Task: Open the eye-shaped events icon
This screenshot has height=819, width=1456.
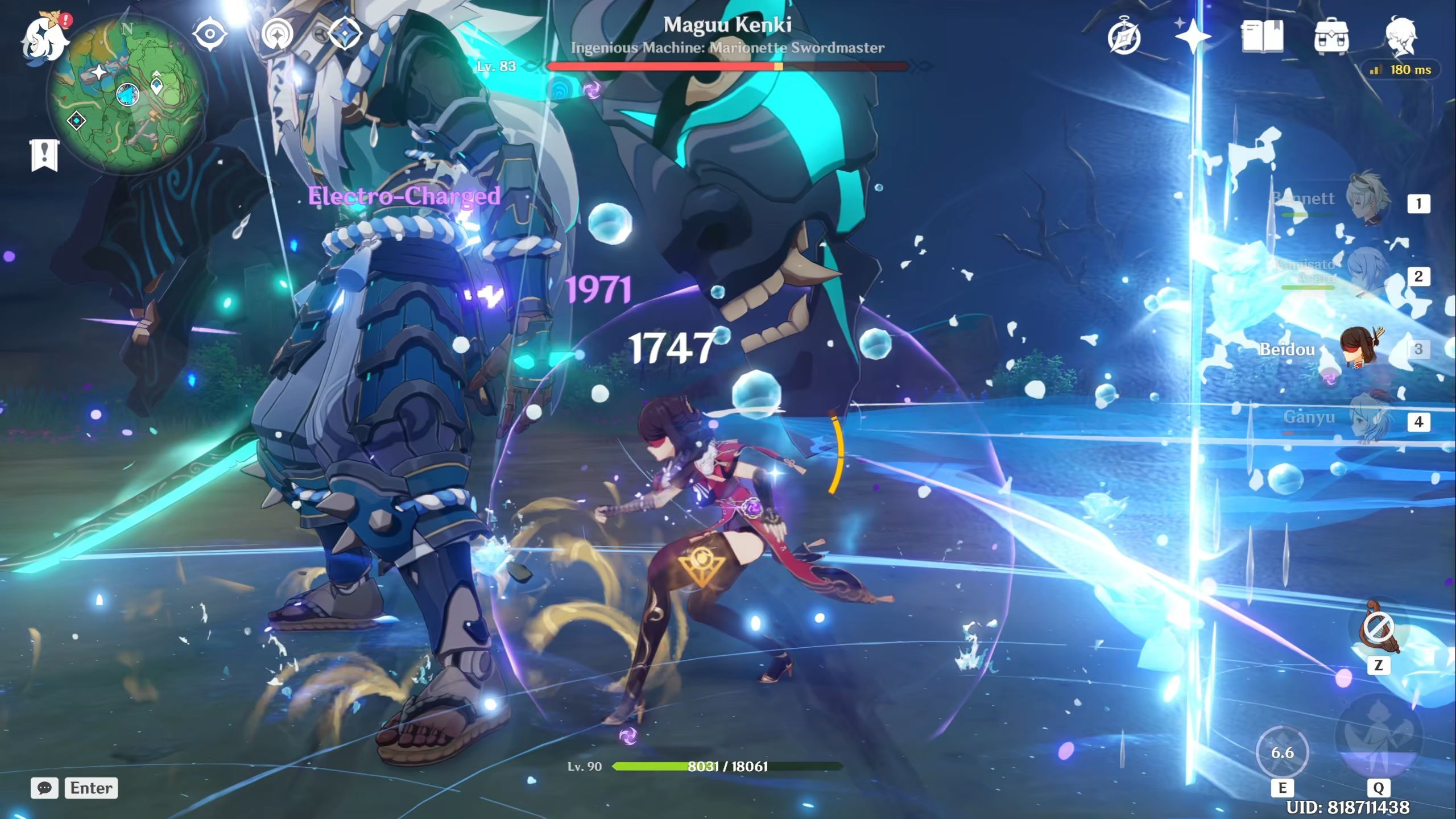Action: pyautogui.click(x=209, y=34)
